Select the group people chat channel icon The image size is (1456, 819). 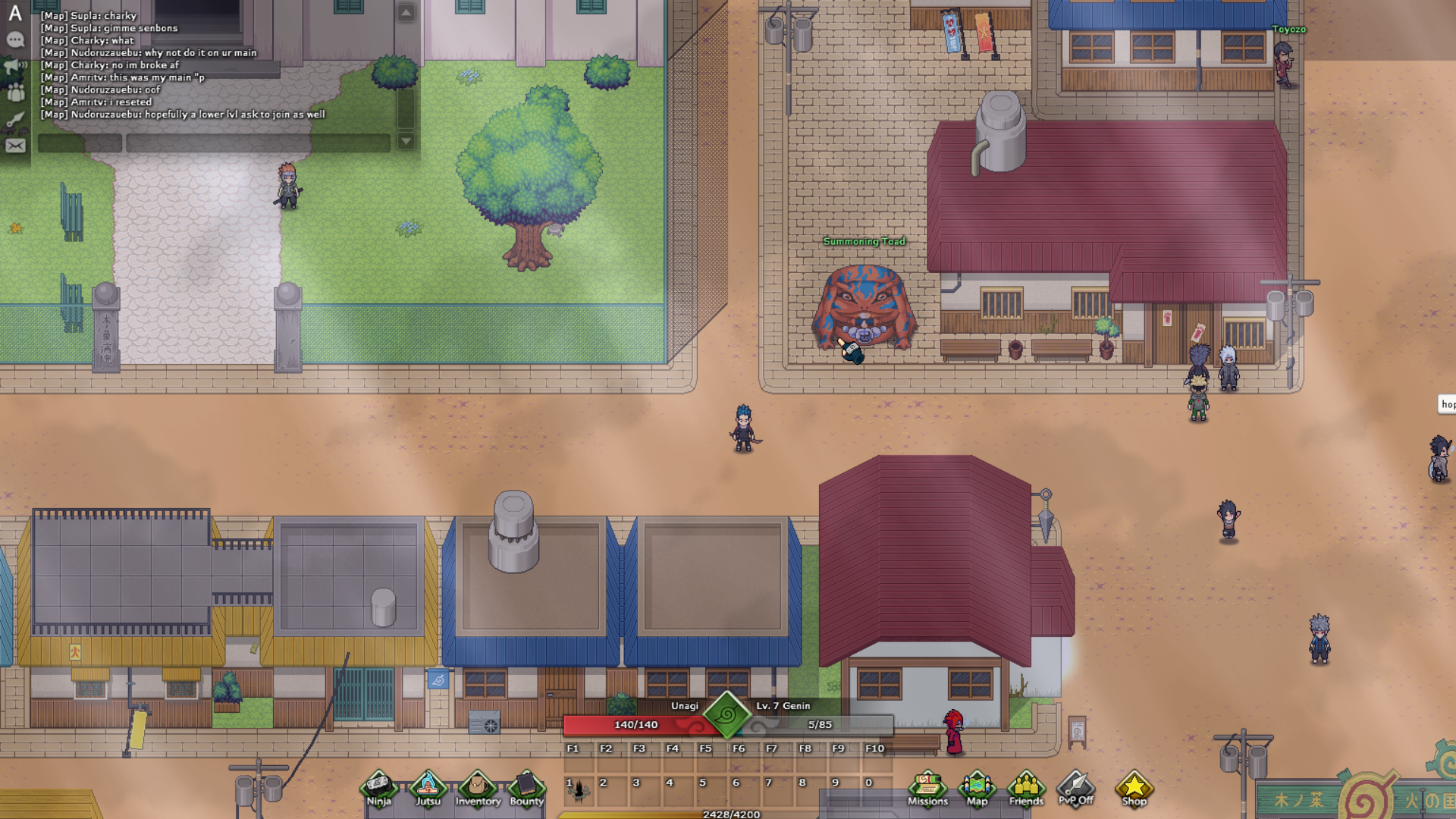pyautogui.click(x=15, y=93)
